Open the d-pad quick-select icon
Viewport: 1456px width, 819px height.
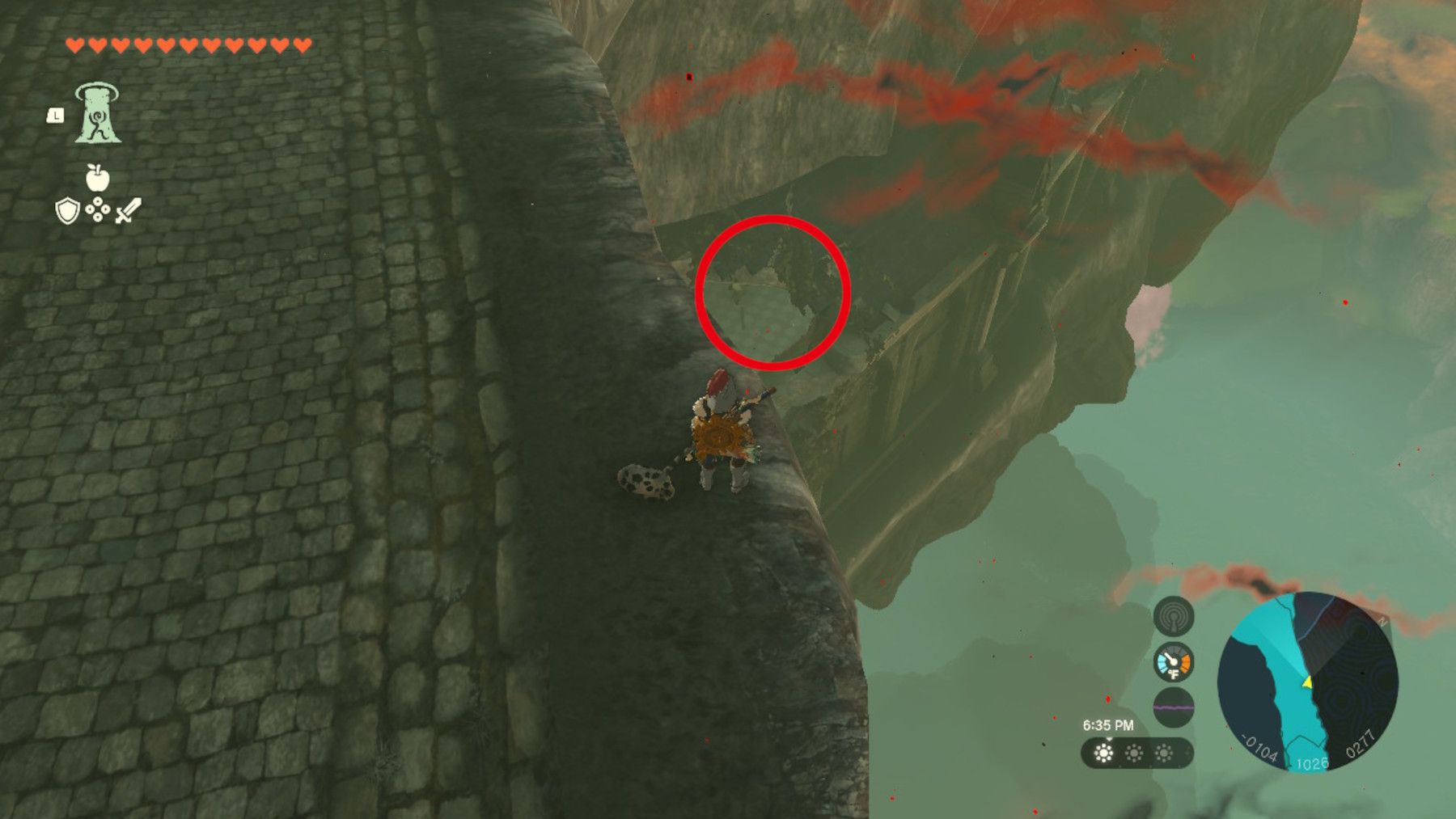click(99, 211)
